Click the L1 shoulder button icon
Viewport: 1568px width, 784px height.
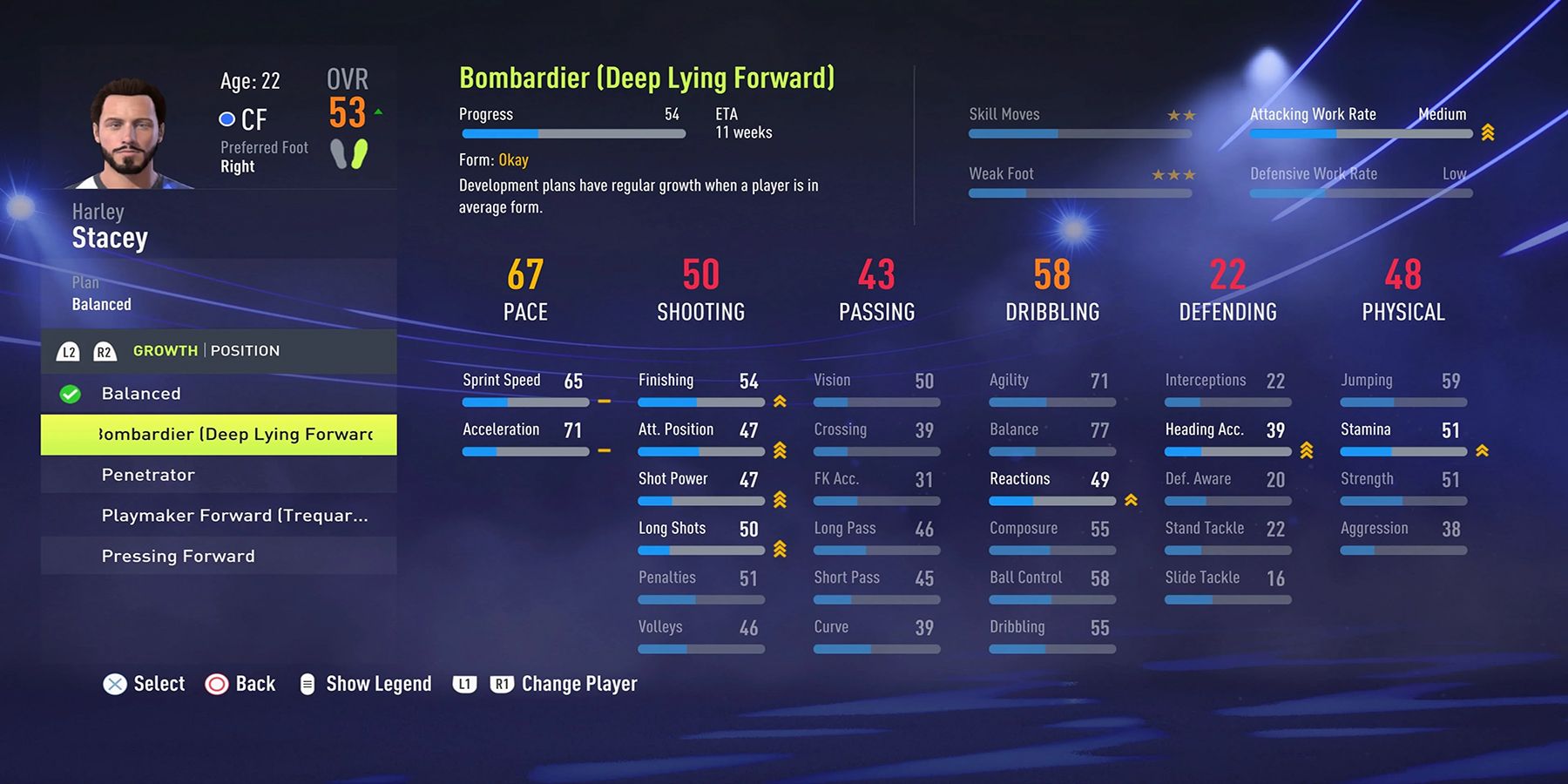[x=464, y=684]
